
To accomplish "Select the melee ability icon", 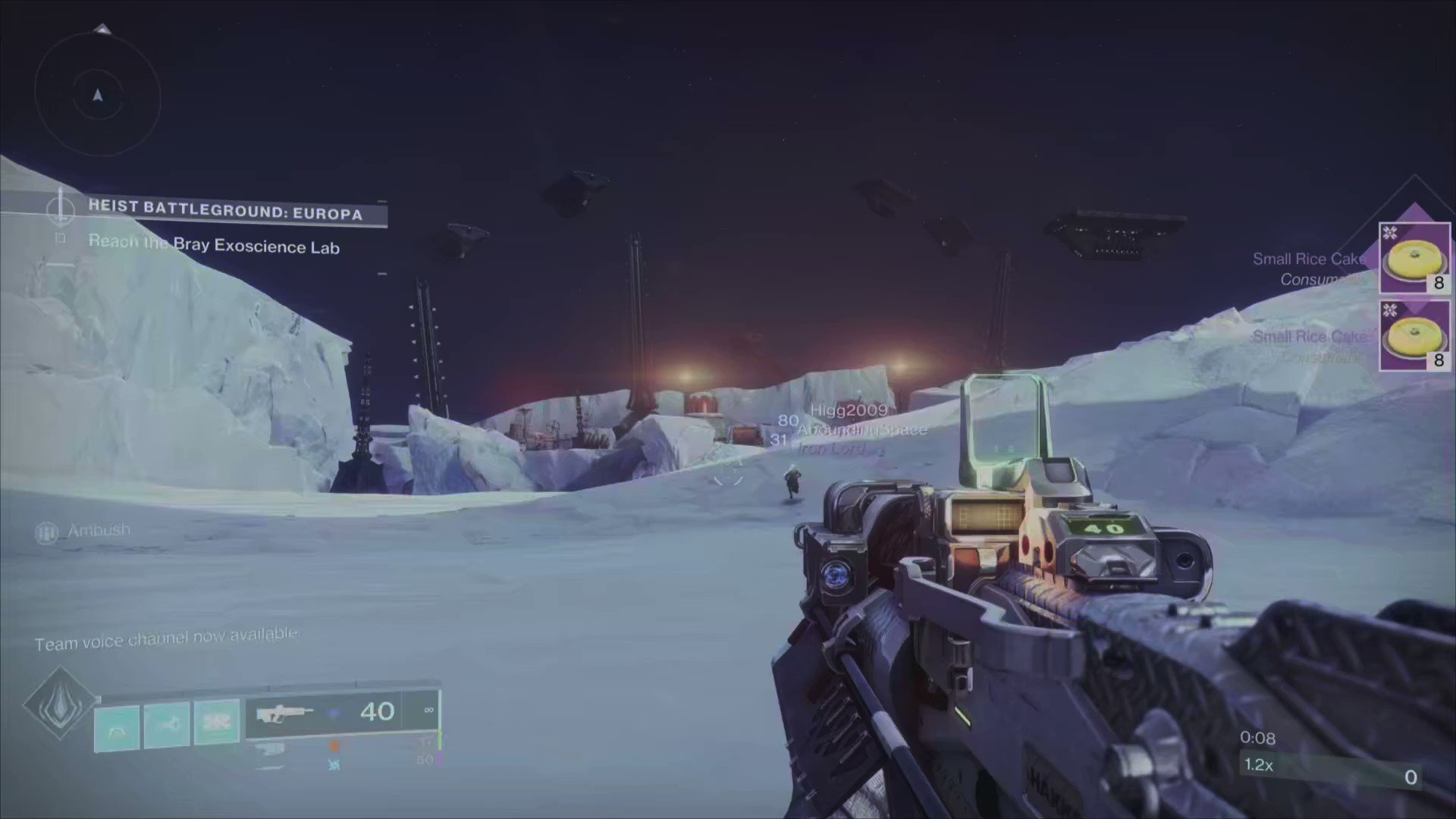I will tap(167, 723).
